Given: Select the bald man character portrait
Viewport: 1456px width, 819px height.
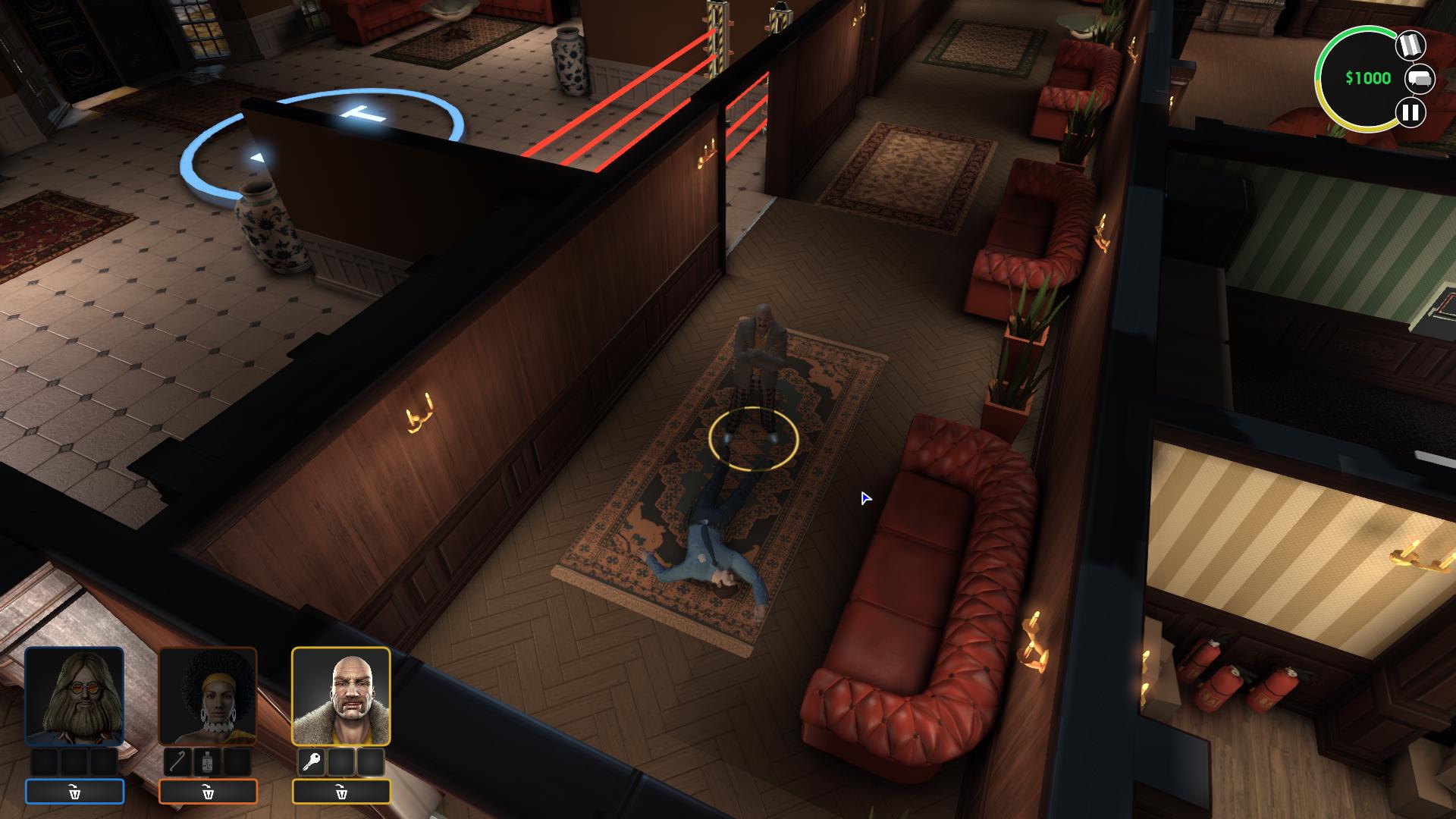Looking at the screenshot, I should [341, 696].
